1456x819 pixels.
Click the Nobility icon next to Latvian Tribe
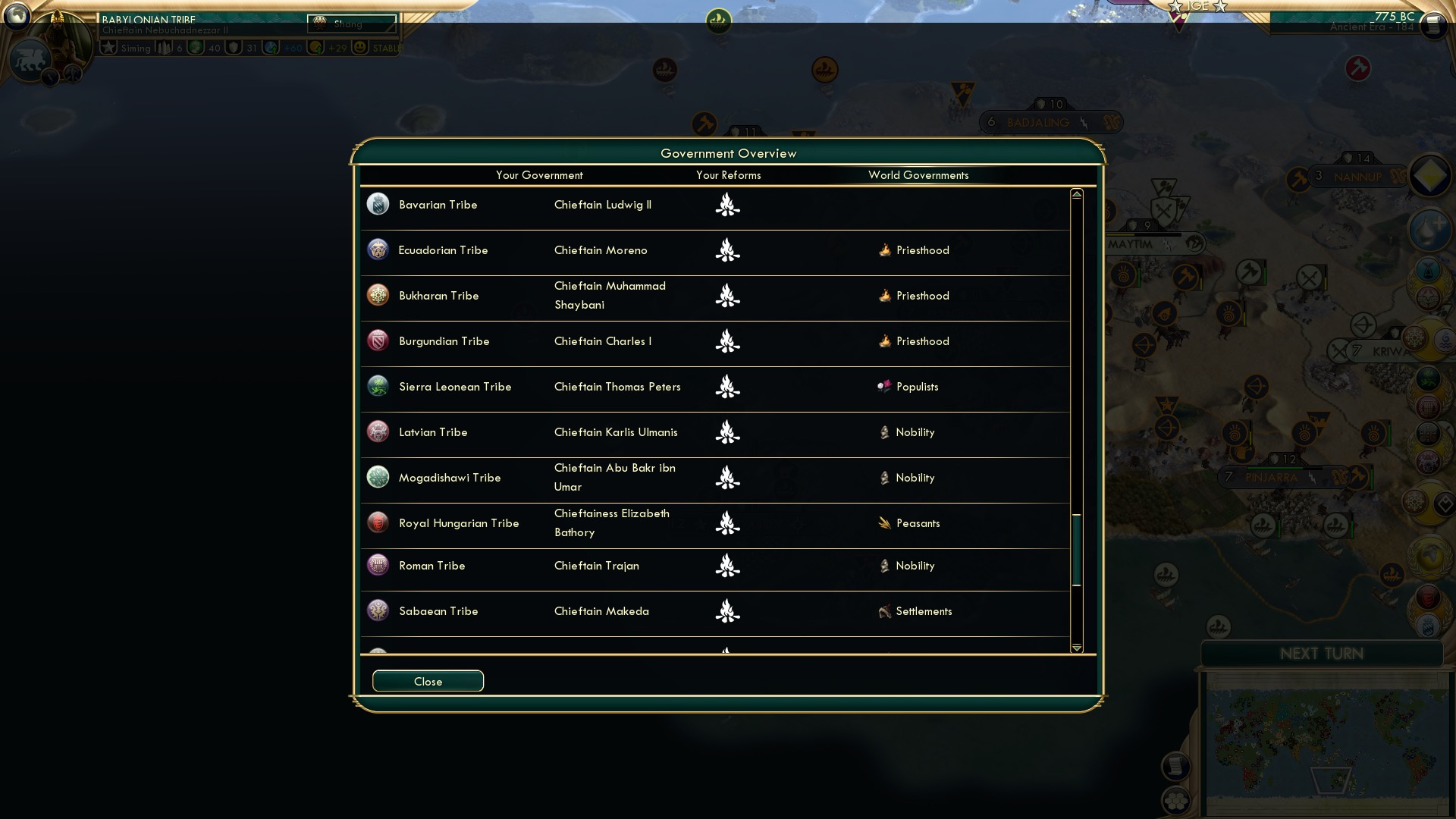[884, 432]
